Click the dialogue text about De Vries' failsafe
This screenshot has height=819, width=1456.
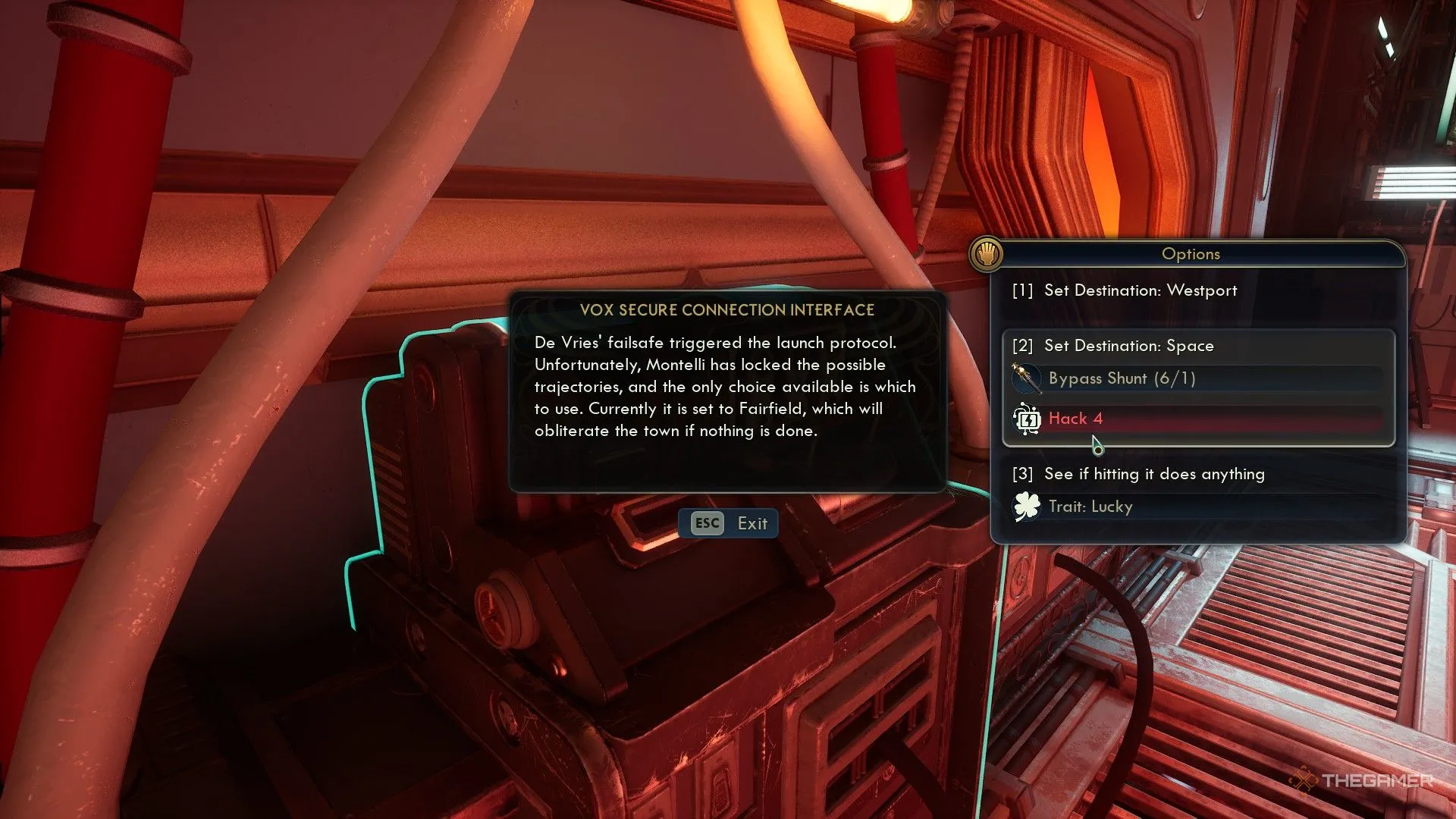pyautogui.click(x=724, y=386)
